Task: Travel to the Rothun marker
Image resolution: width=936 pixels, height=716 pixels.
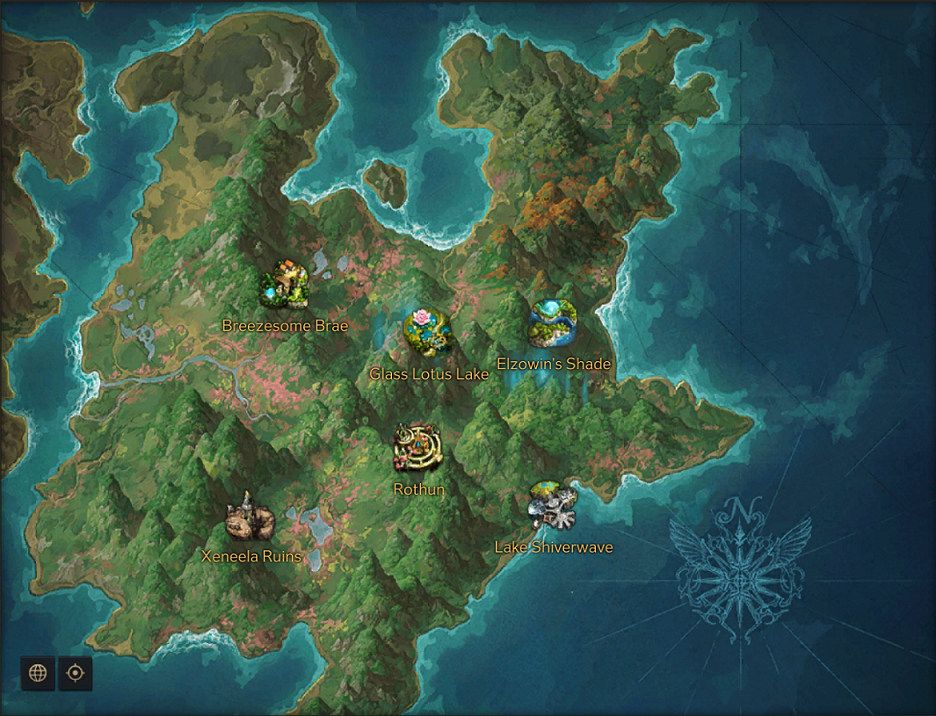Action: tap(419, 448)
